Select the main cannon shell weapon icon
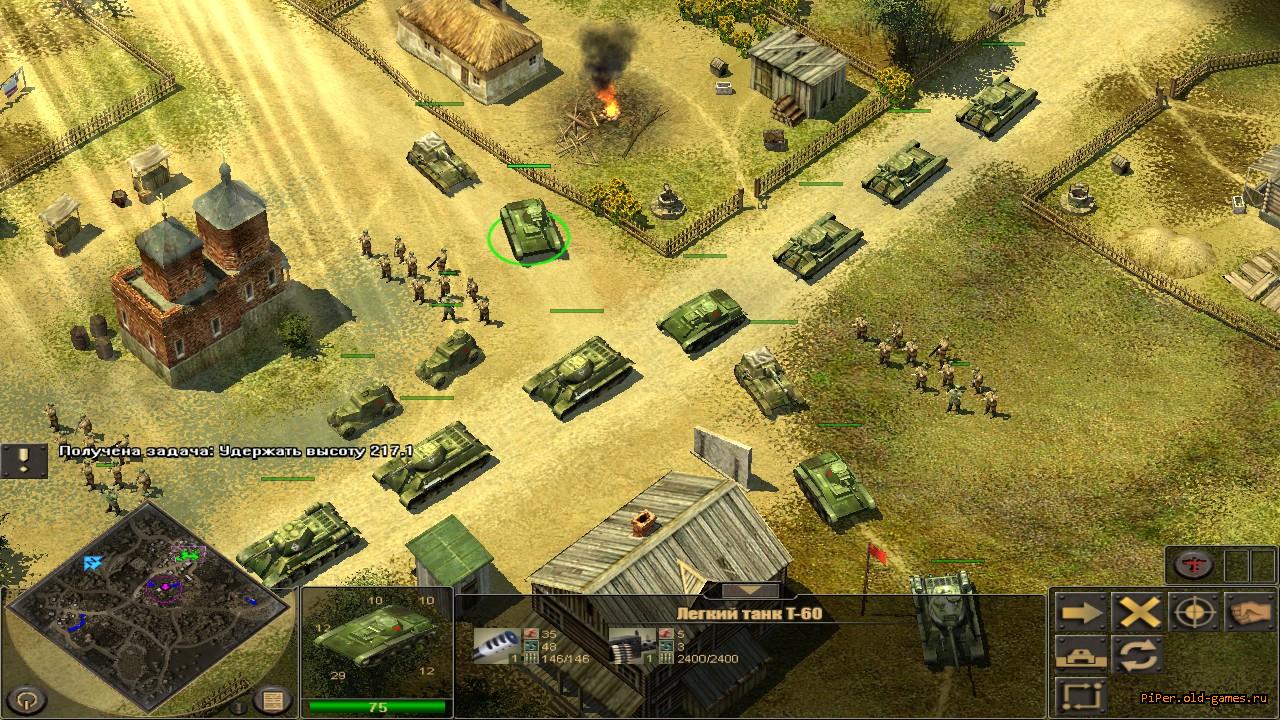Screen dimensions: 1280x720 click(493, 645)
